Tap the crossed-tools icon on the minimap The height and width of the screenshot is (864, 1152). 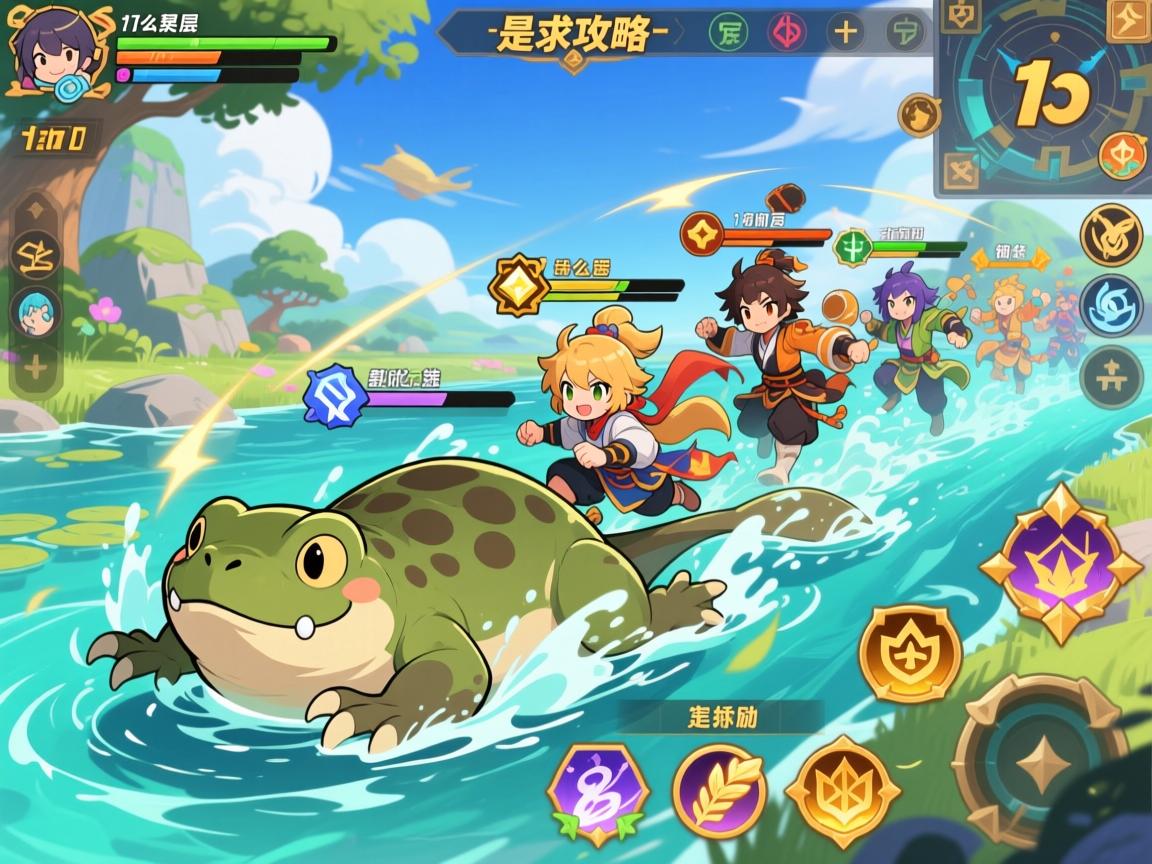coord(961,172)
